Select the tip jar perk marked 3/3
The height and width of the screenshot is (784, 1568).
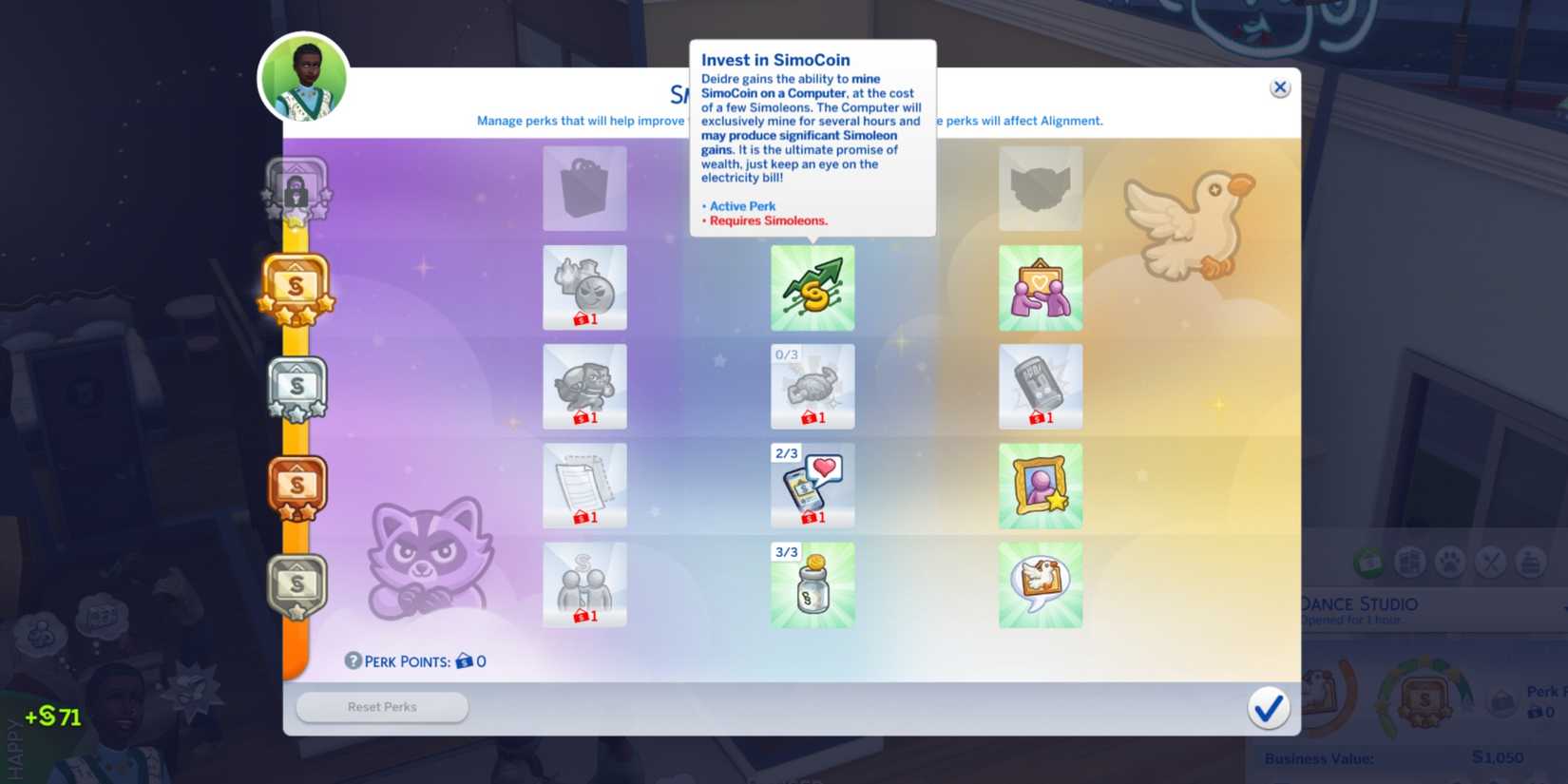click(x=813, y=585)
